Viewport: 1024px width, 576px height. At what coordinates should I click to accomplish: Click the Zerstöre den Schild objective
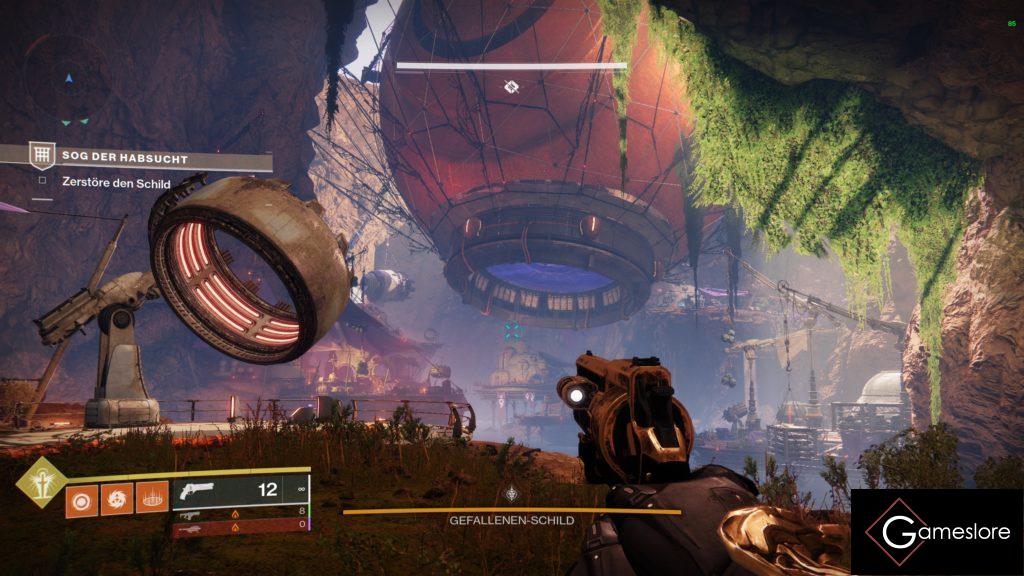(x=104, y=184)
